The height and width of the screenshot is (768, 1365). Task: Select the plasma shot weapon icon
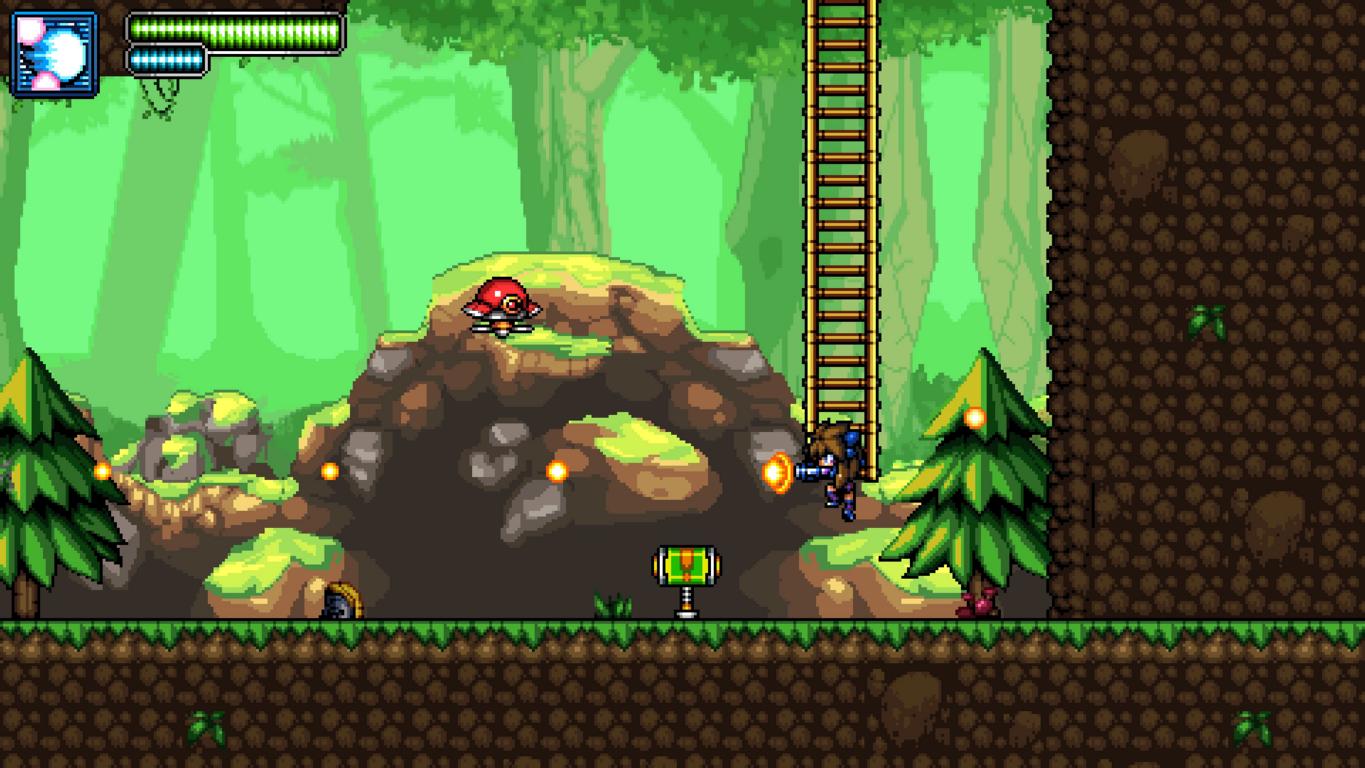(54, 53)
